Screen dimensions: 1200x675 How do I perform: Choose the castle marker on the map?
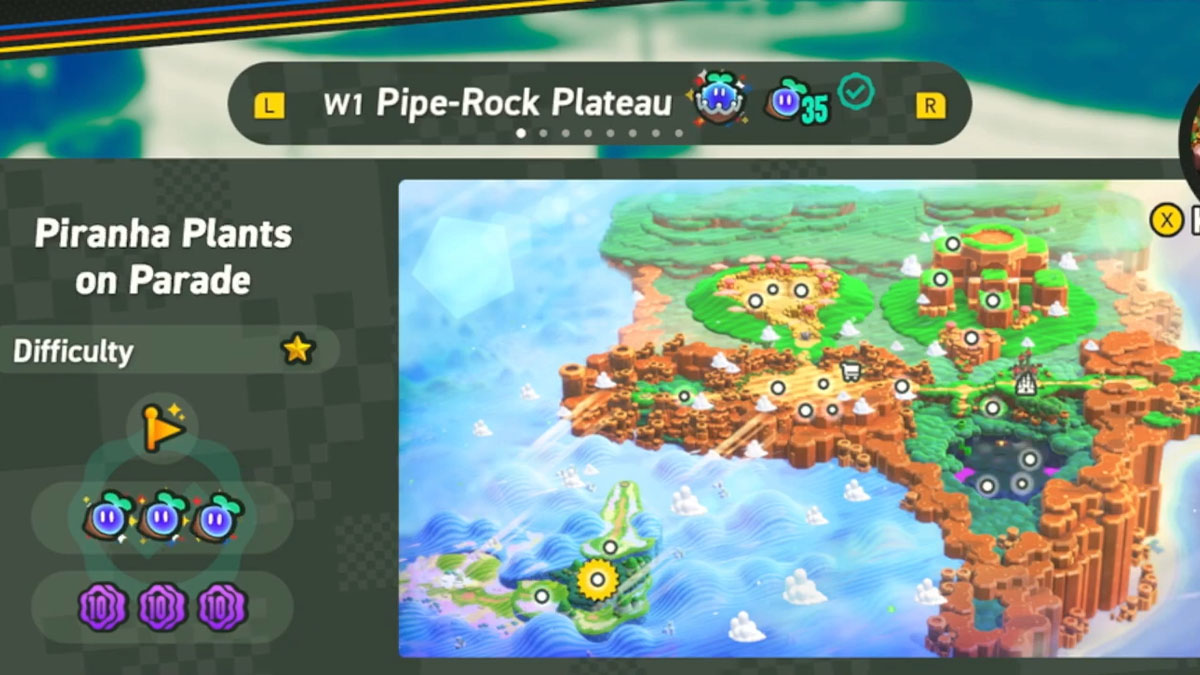pos(1023,380)
